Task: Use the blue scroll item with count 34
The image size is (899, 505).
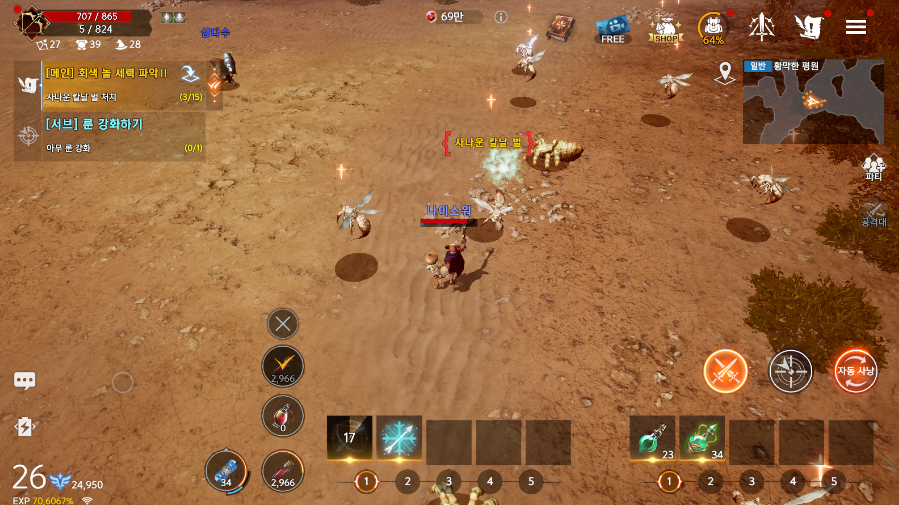Action: pyautogui.click(x=225, y=470)
